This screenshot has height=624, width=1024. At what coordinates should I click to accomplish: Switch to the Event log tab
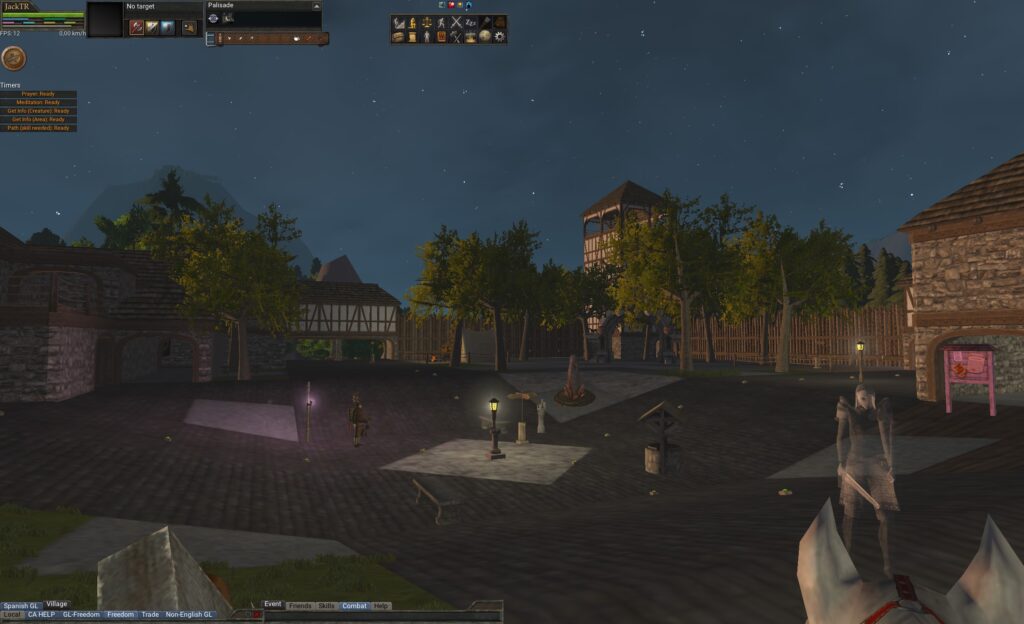[273, 605]
